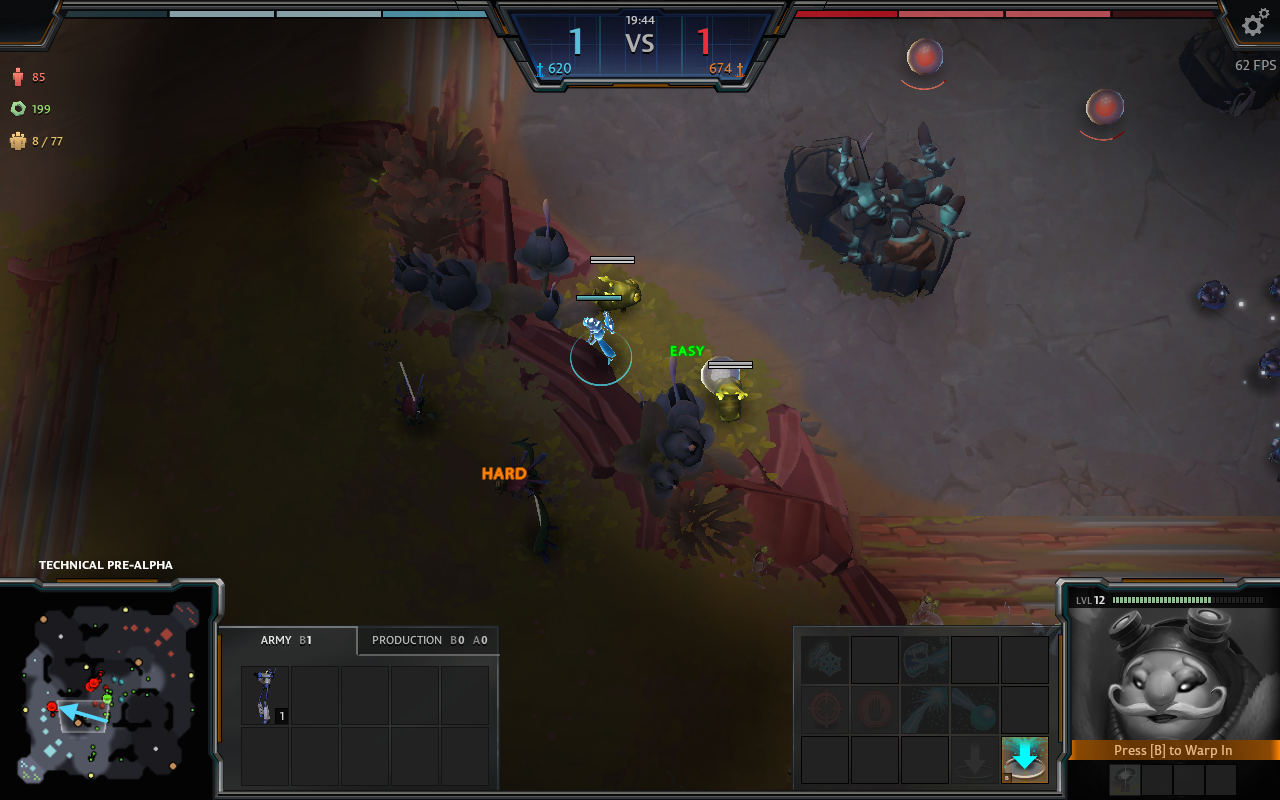Choose the red stop-hand command
This screenshot has width=1280, height=800.
tap(875, 710)
